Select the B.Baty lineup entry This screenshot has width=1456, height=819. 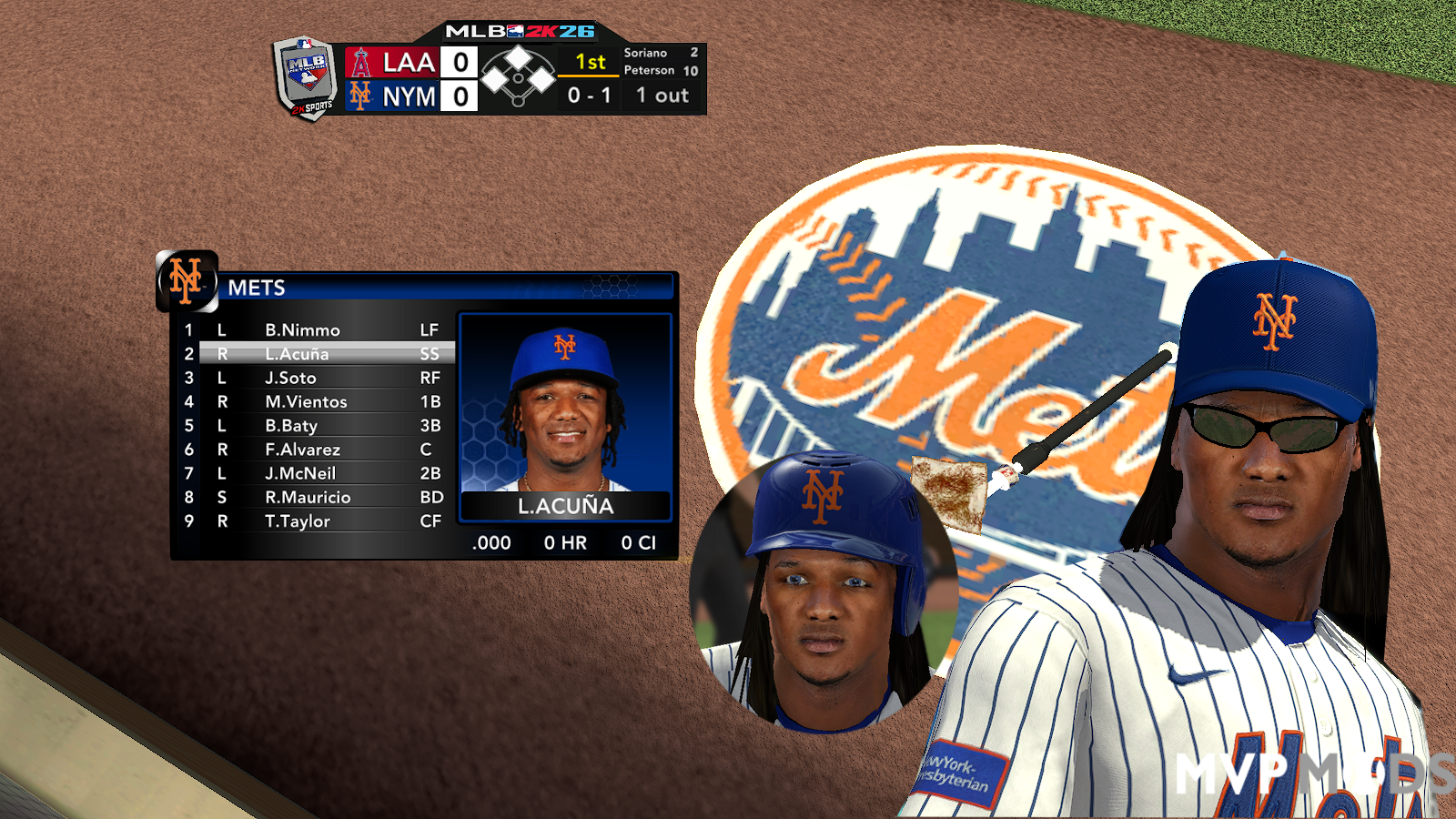(x=291, y=426)
